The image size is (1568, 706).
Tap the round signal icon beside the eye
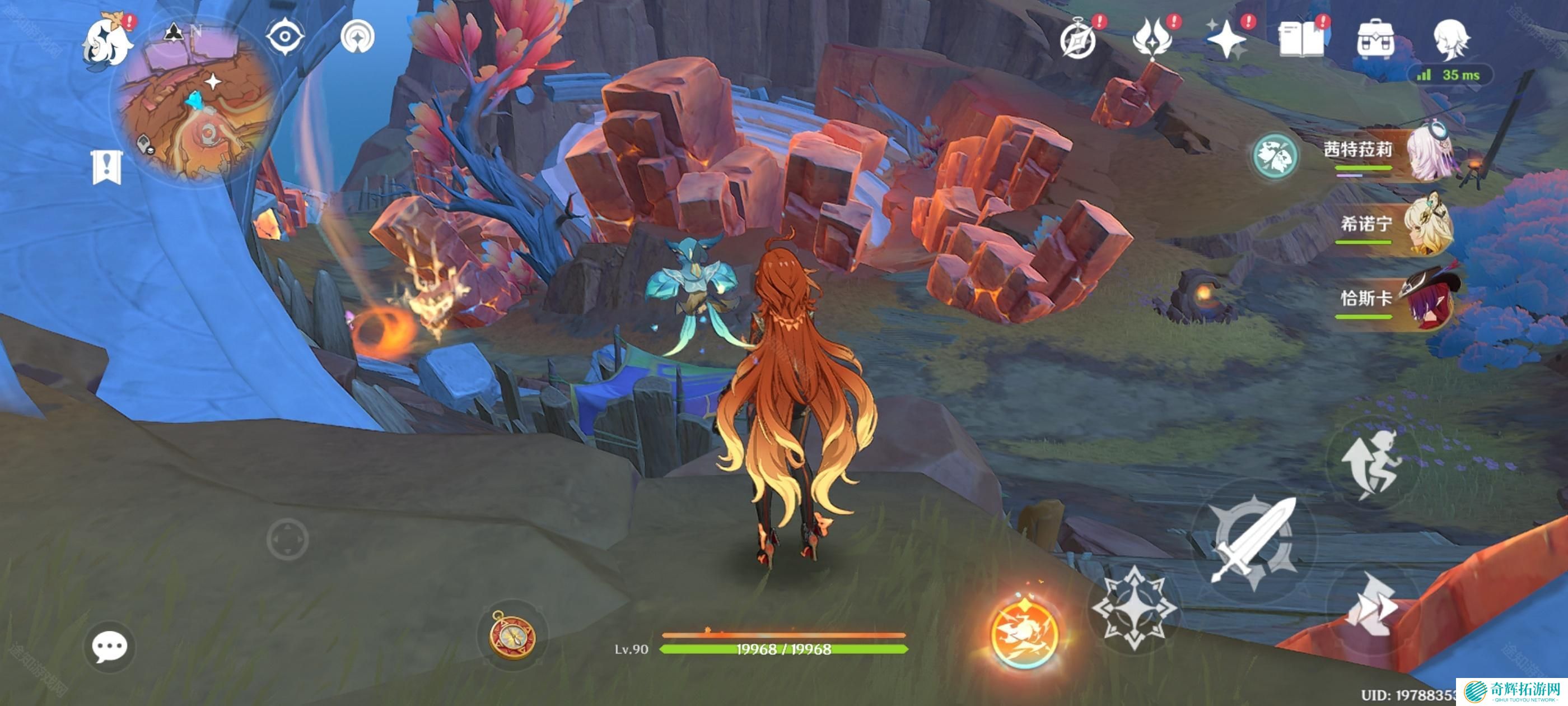[x=357, y=36]
